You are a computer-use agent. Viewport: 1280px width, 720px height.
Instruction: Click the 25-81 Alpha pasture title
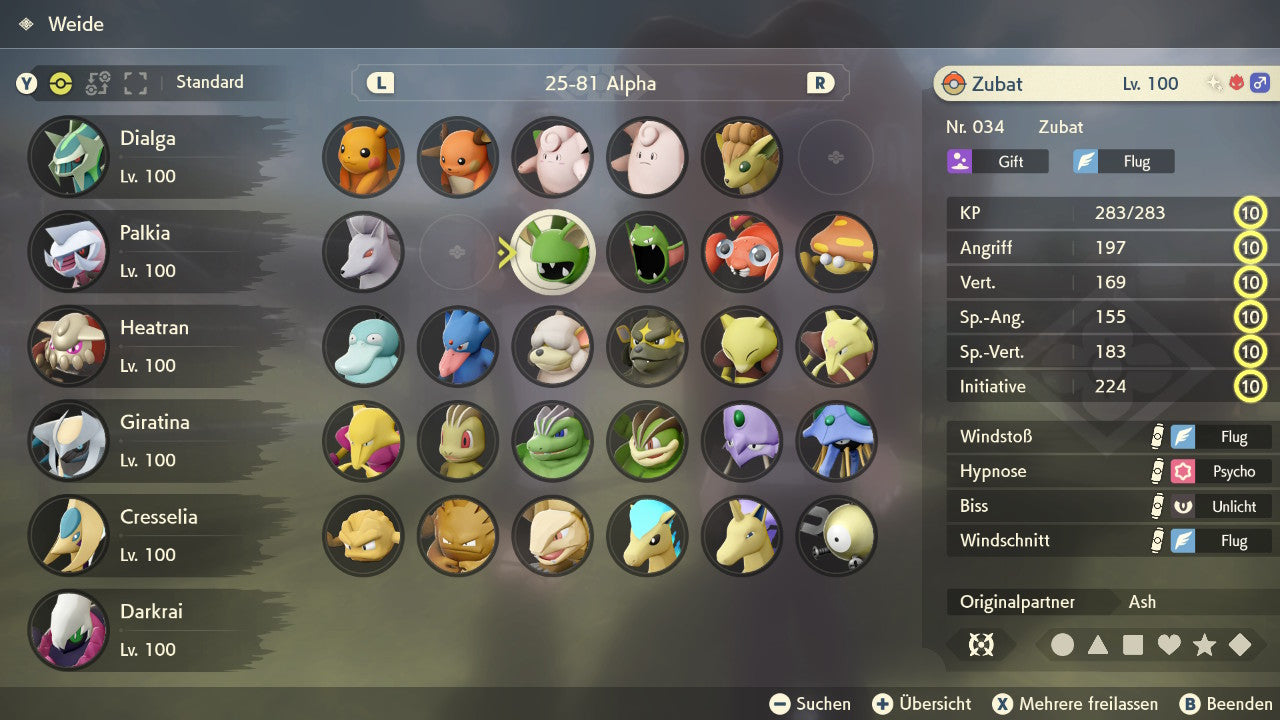(x=600, y=83)
